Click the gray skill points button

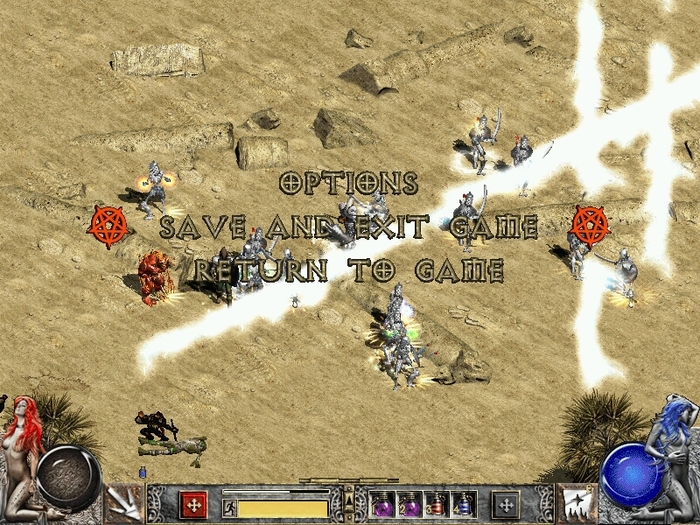click(506, 503)
